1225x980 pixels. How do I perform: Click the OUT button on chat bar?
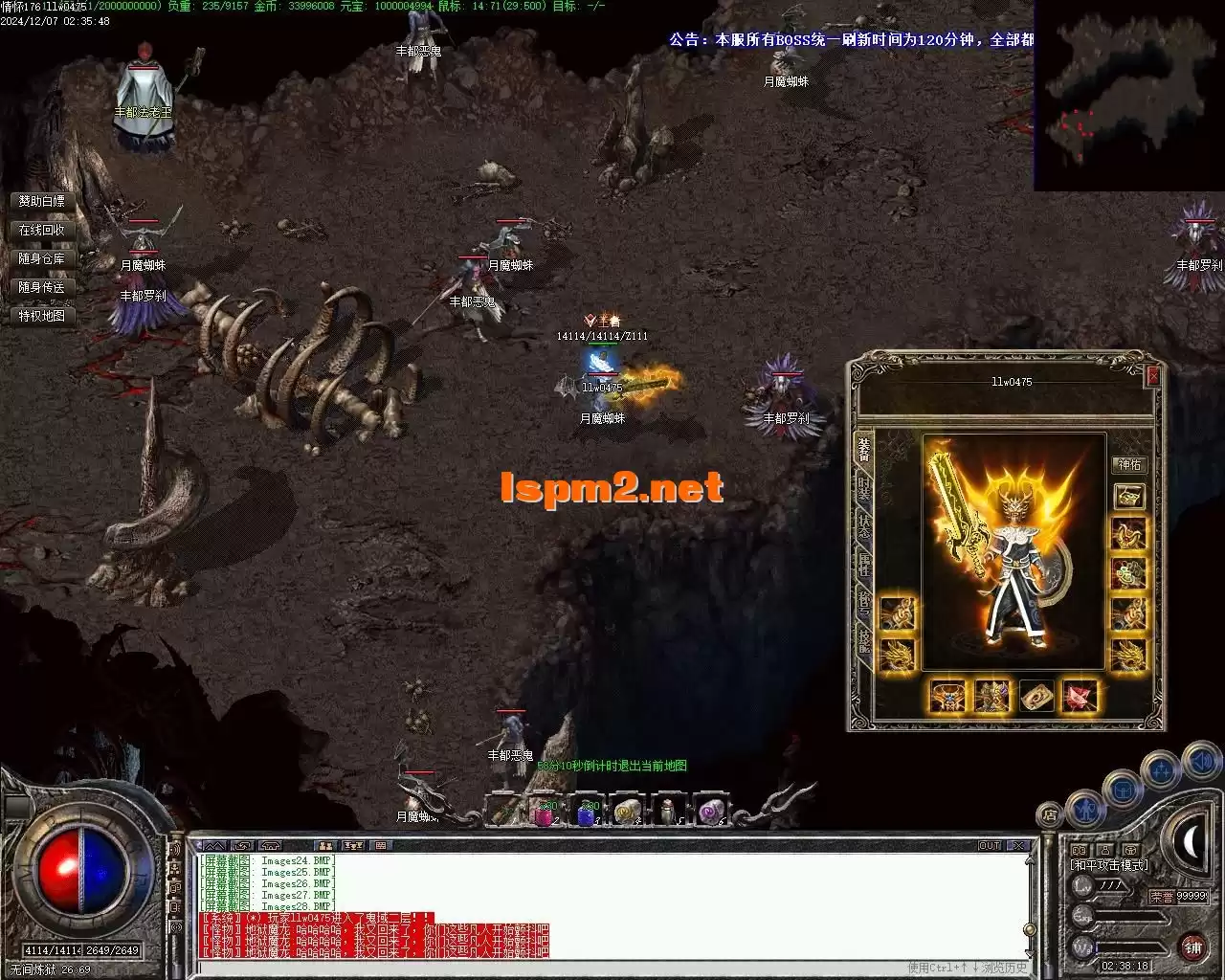point(990,846)
